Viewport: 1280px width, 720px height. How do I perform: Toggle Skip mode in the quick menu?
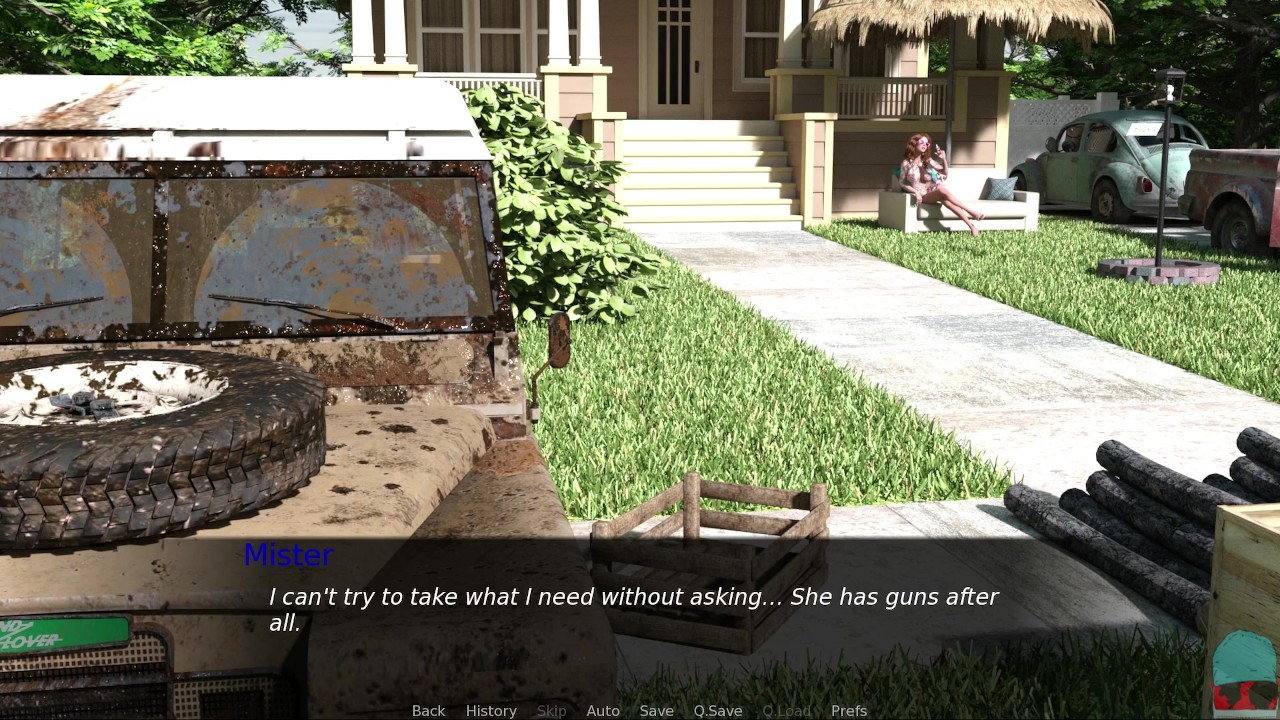coord(551,710)
